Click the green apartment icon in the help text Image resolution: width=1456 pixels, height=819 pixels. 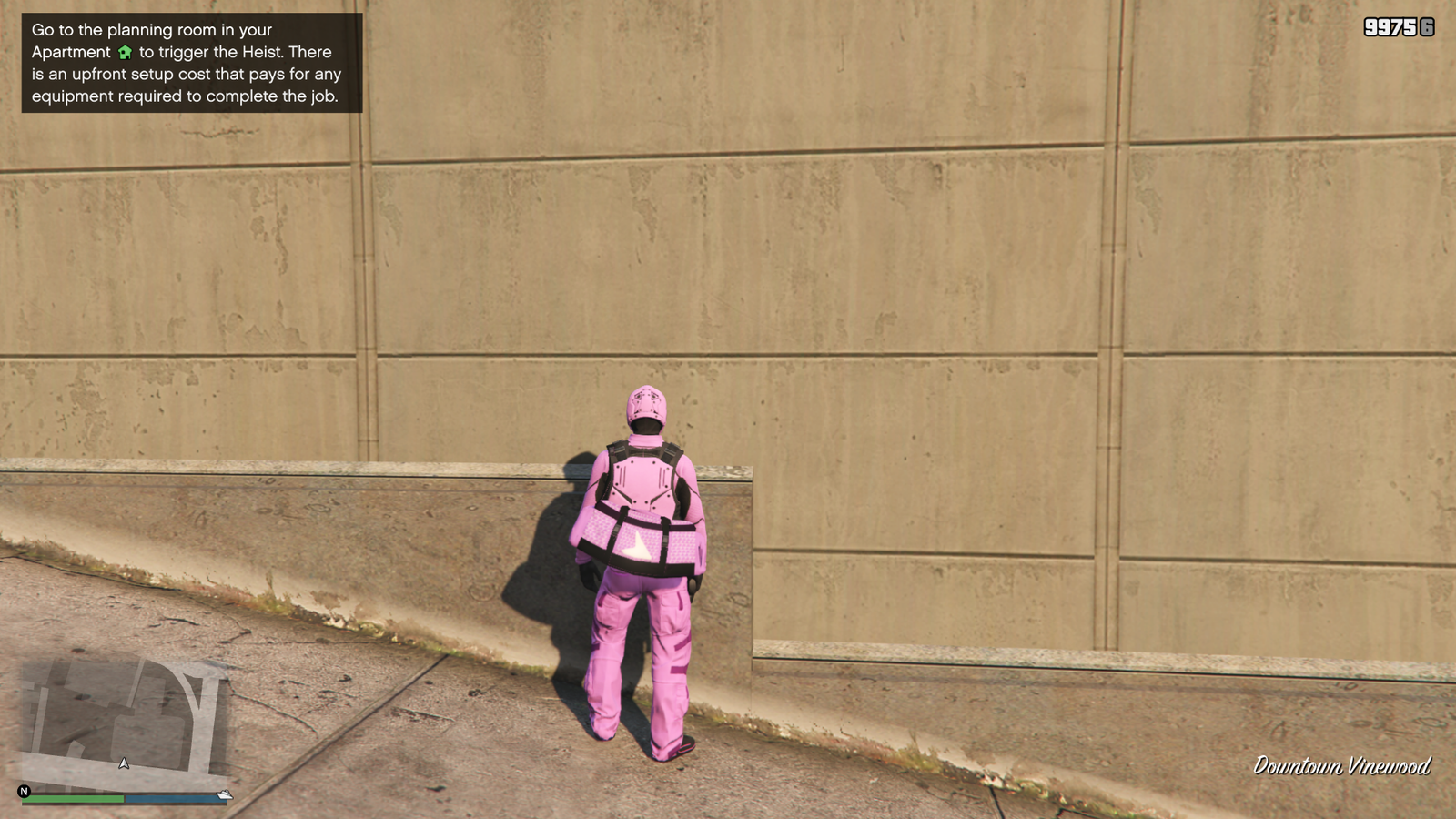[x=126, y=53]
